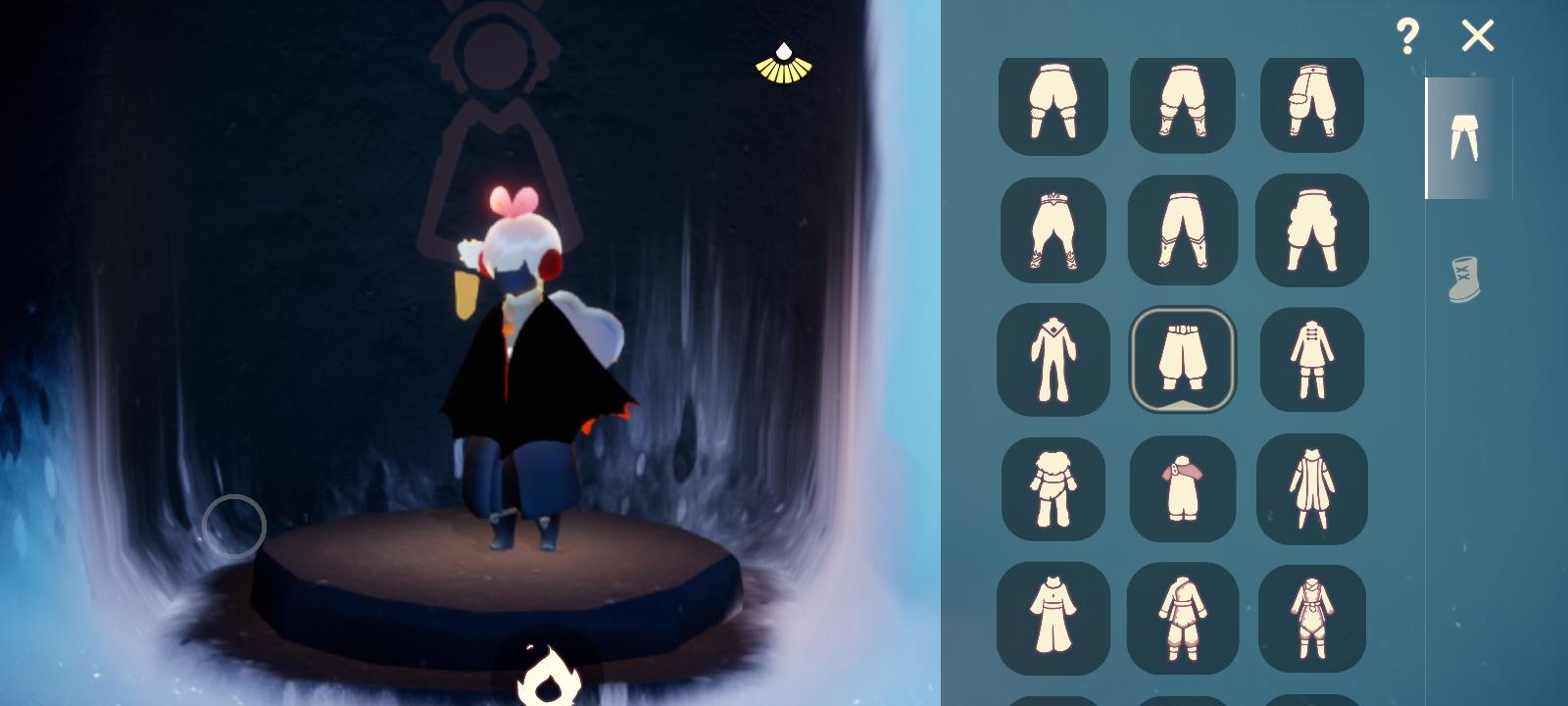This screenshot has width=1568, height=706.
Task: Select the cuffed trousers in the top-left slot
Action: (x=1053, y=105)
